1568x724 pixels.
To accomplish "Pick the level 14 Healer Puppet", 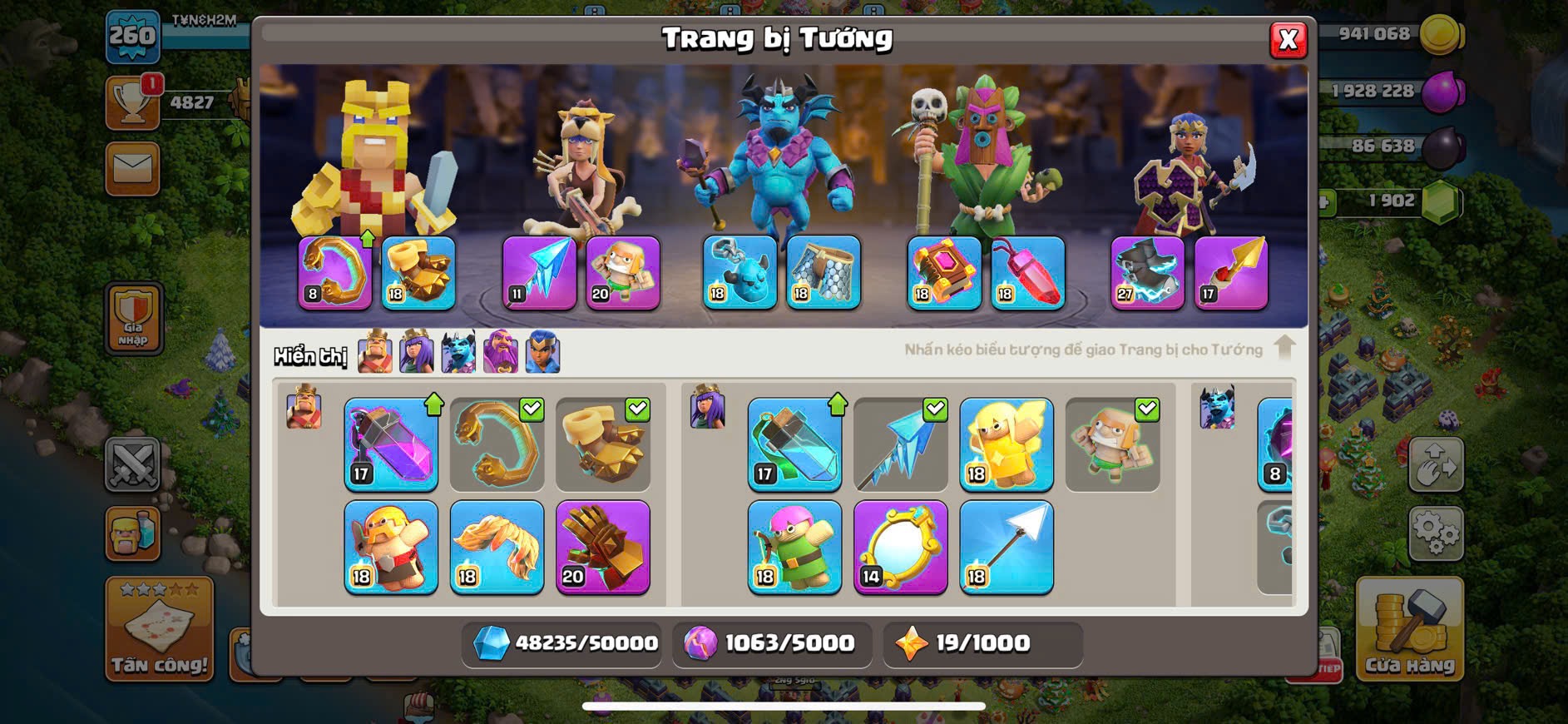I will [x=1006, y=444].
